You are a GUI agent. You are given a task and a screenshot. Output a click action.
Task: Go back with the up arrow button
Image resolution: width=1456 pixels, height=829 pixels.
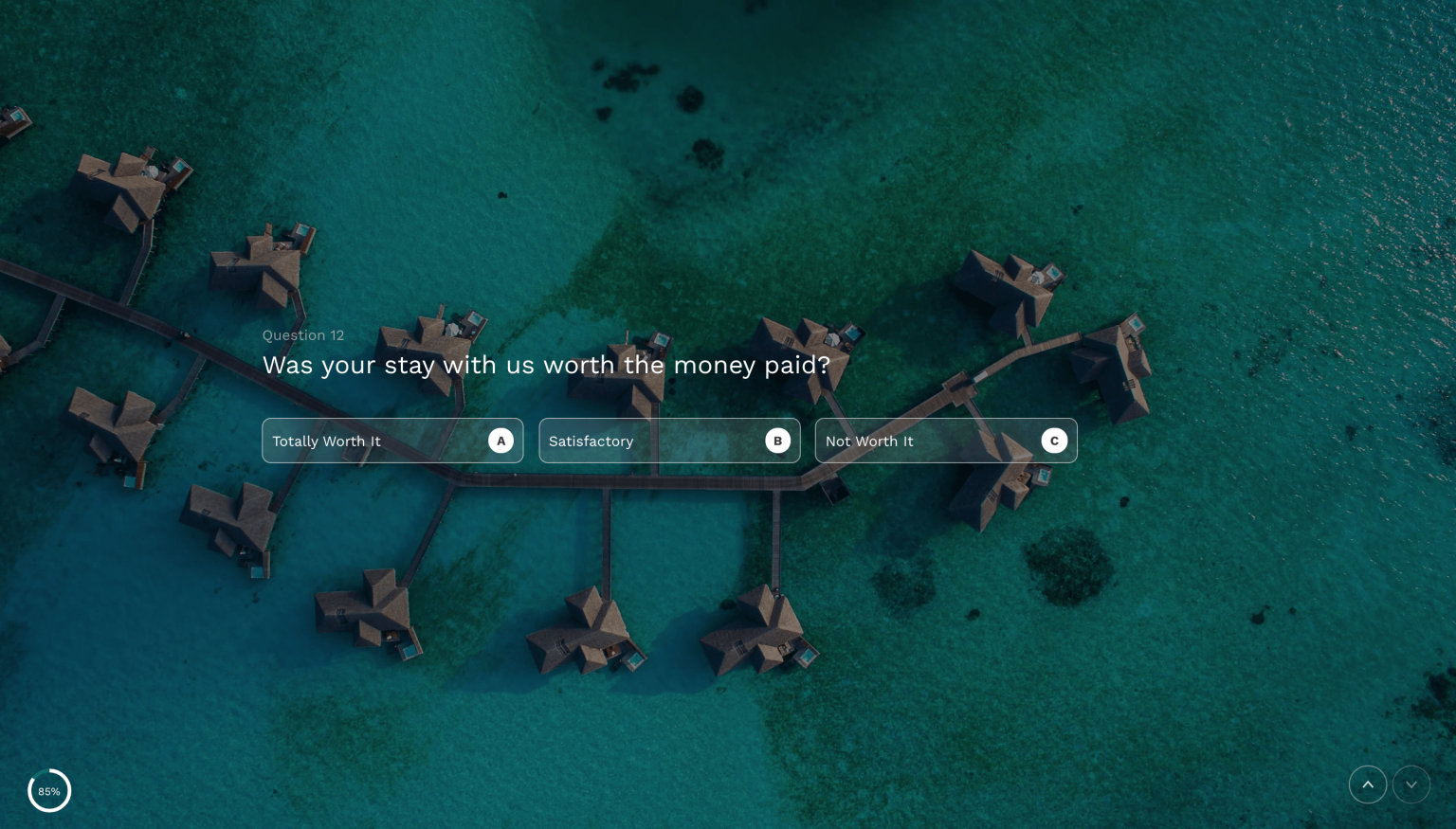click(1367, 784)
